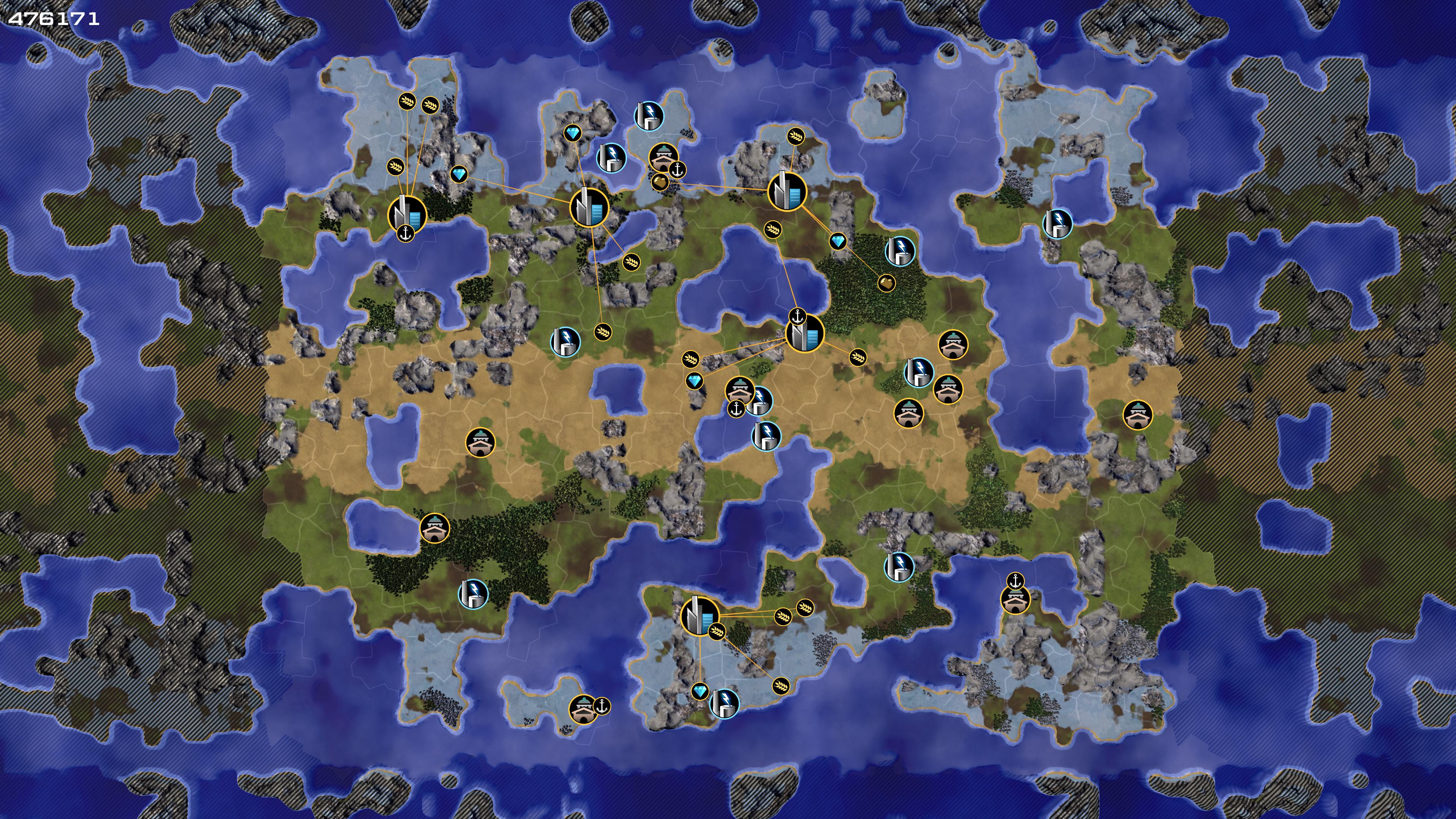The width and height of the screenshot is (1456, 819).
Task: Pick the diamond marker touching a power plant
Action: 700,691
